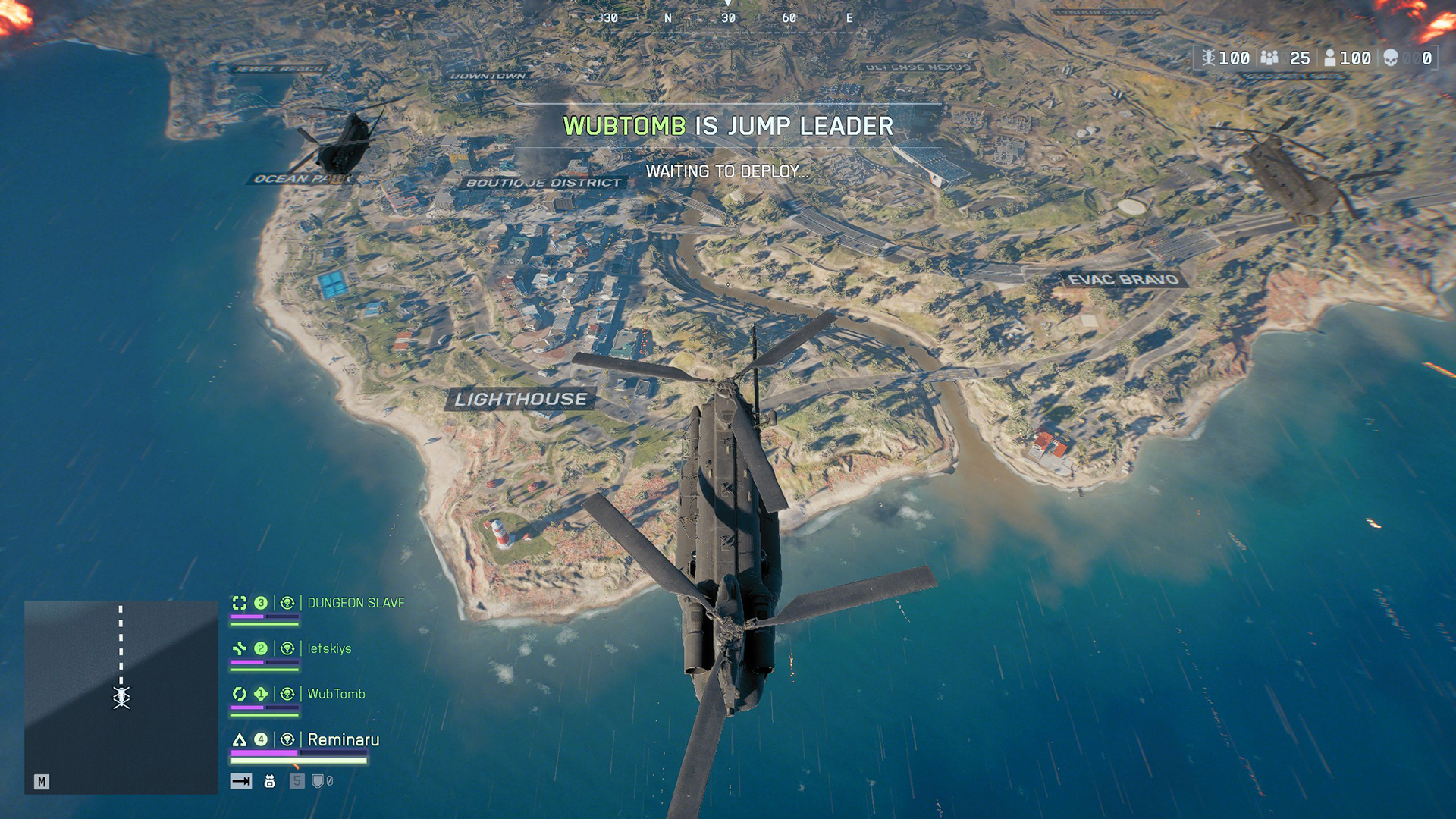Open the minimap panel
Viewport: 1456px width, 819px height.
coord(121,697)
